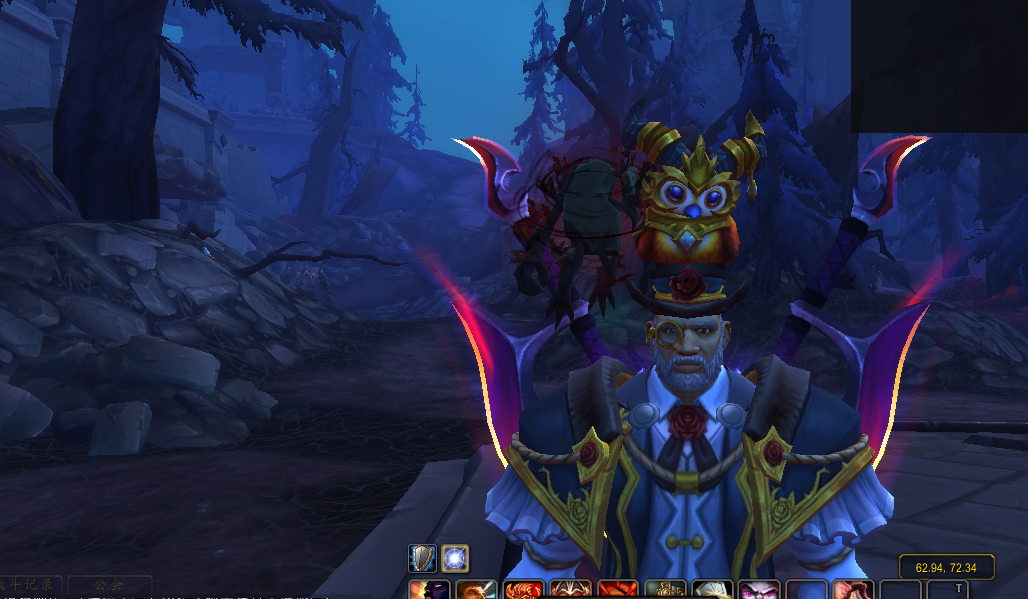Screen dimensions: 1028x599
Task: Switch to the 公会 guild chat tab
Action: [108, 584]
